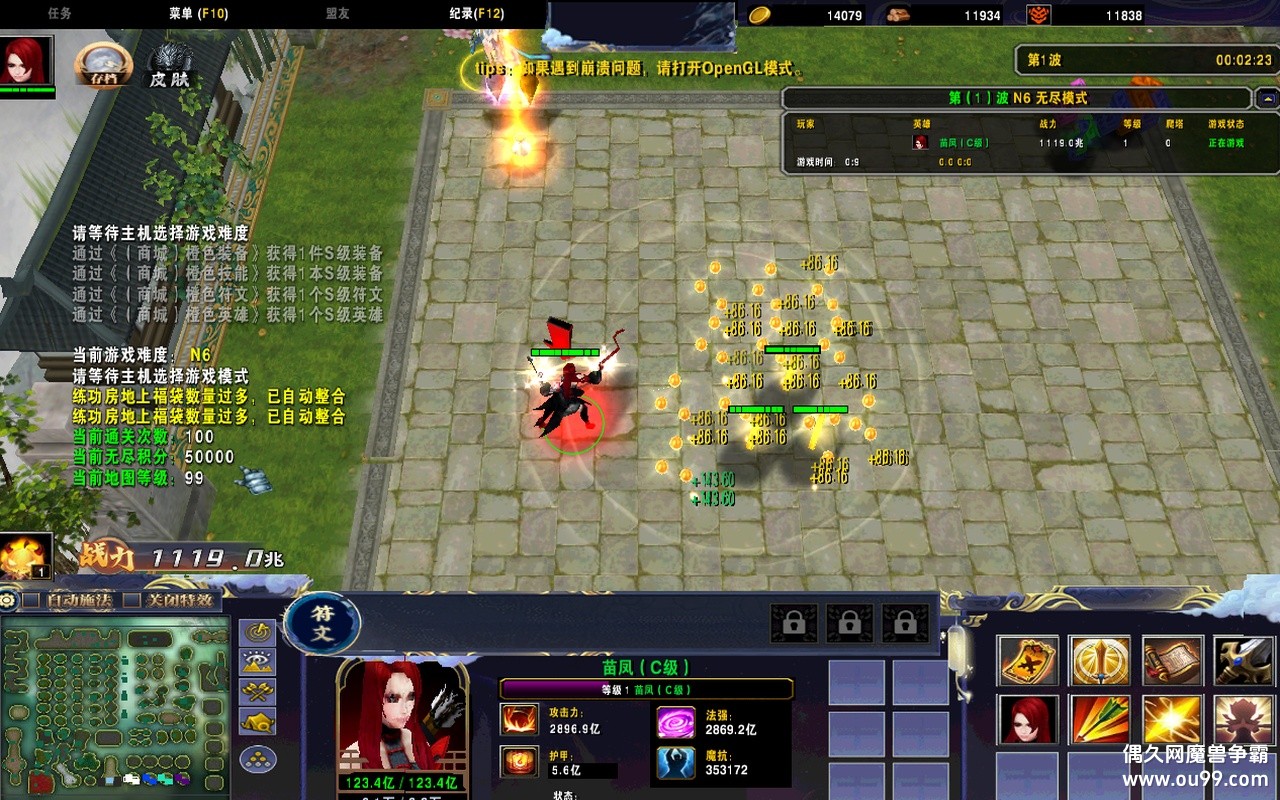Select the red-haired hero portrait icon at top left

point(27,63)
